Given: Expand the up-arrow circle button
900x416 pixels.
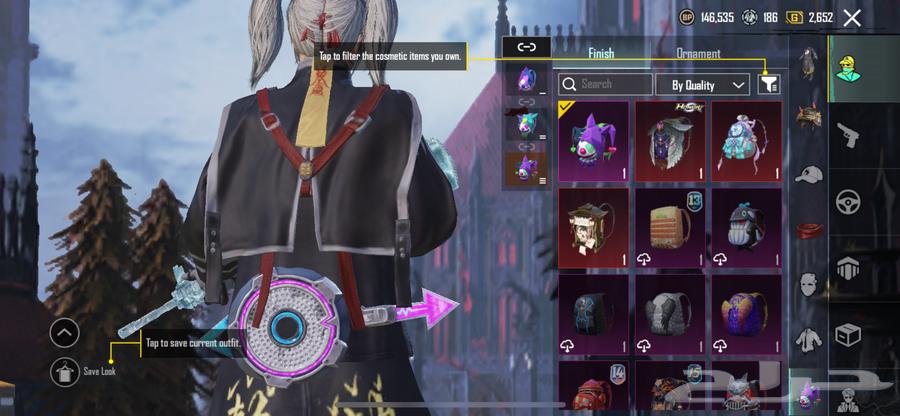Looking at the screenshot, I should coord(64,333).
